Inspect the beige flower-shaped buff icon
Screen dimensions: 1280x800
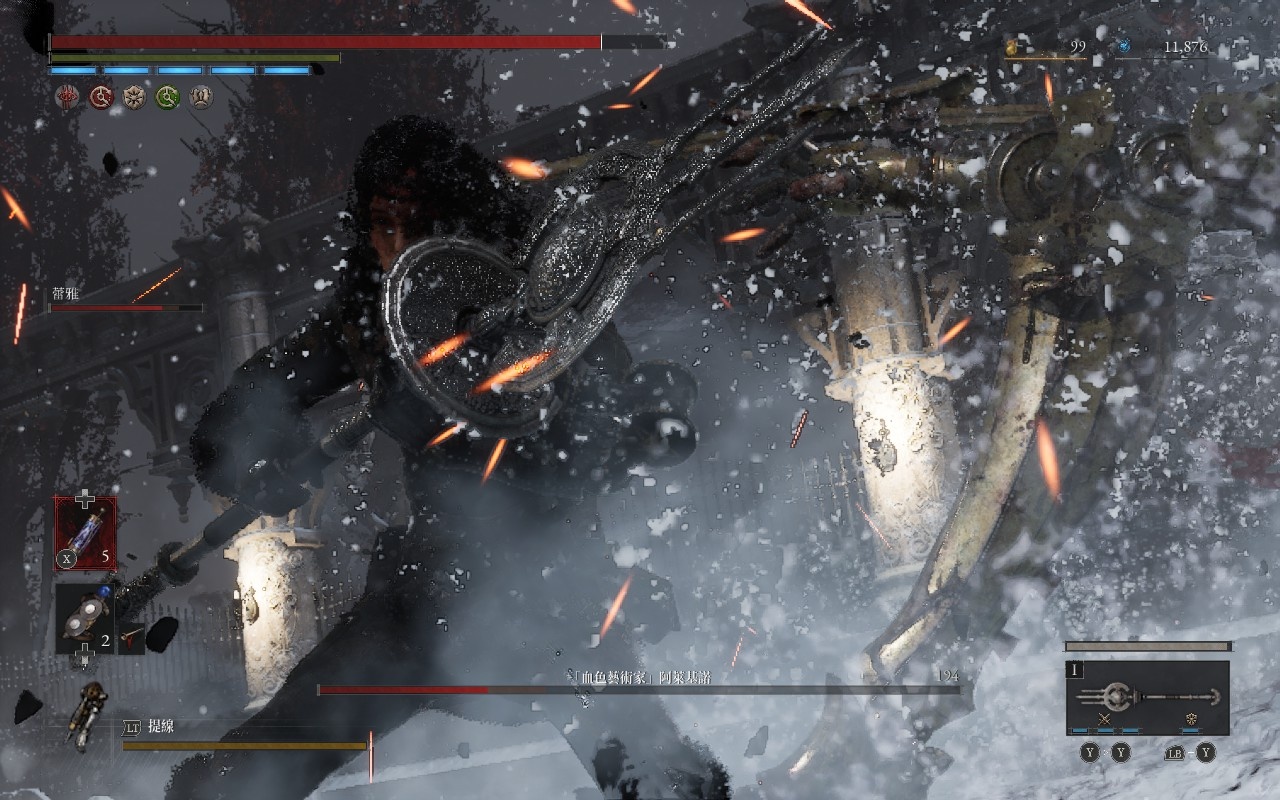click(x=134, y=97)
